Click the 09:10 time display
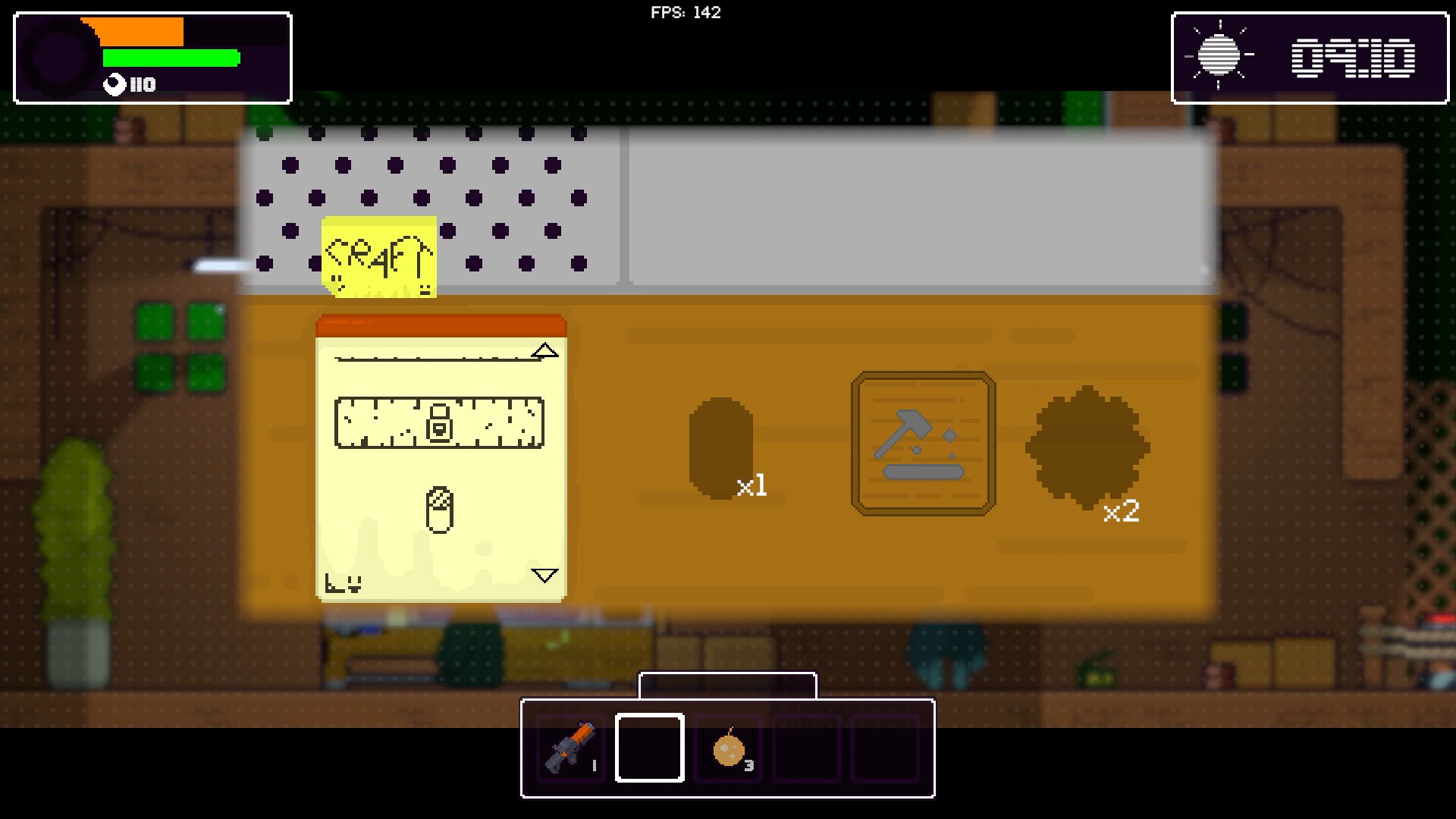1456x819 pixels. click(1354, 55)
